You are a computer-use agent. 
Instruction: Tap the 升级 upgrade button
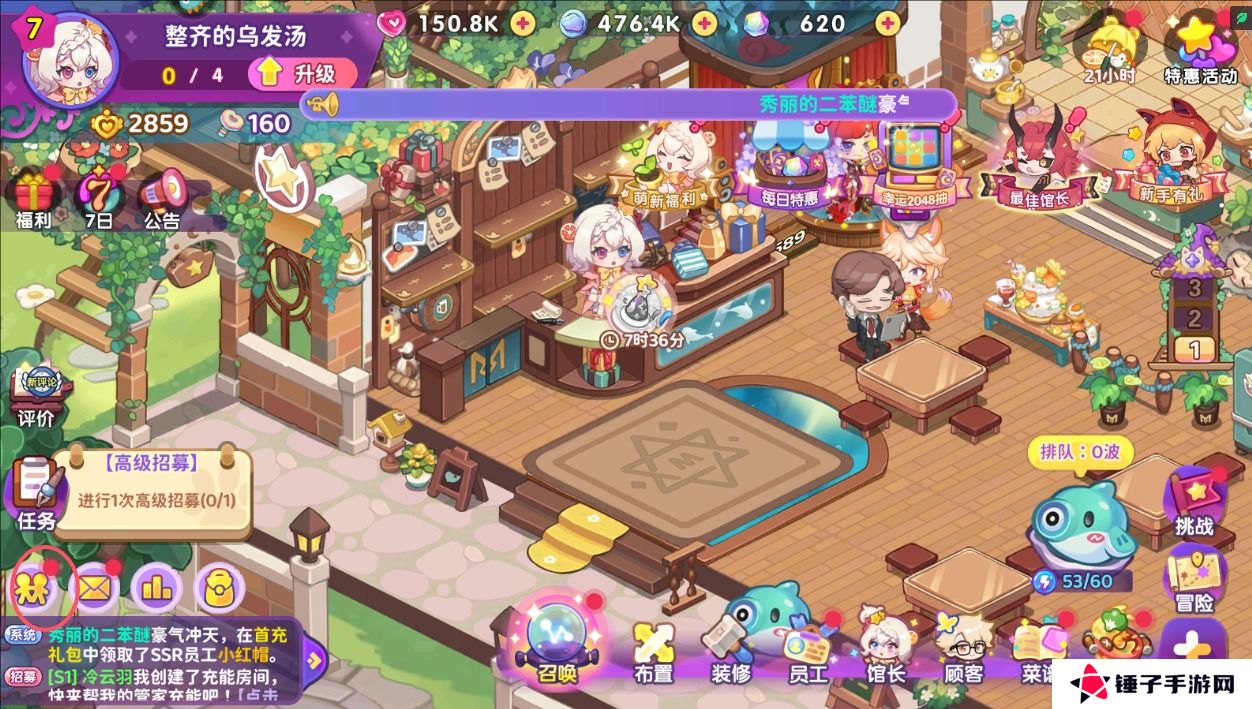[x=306, y=73]
